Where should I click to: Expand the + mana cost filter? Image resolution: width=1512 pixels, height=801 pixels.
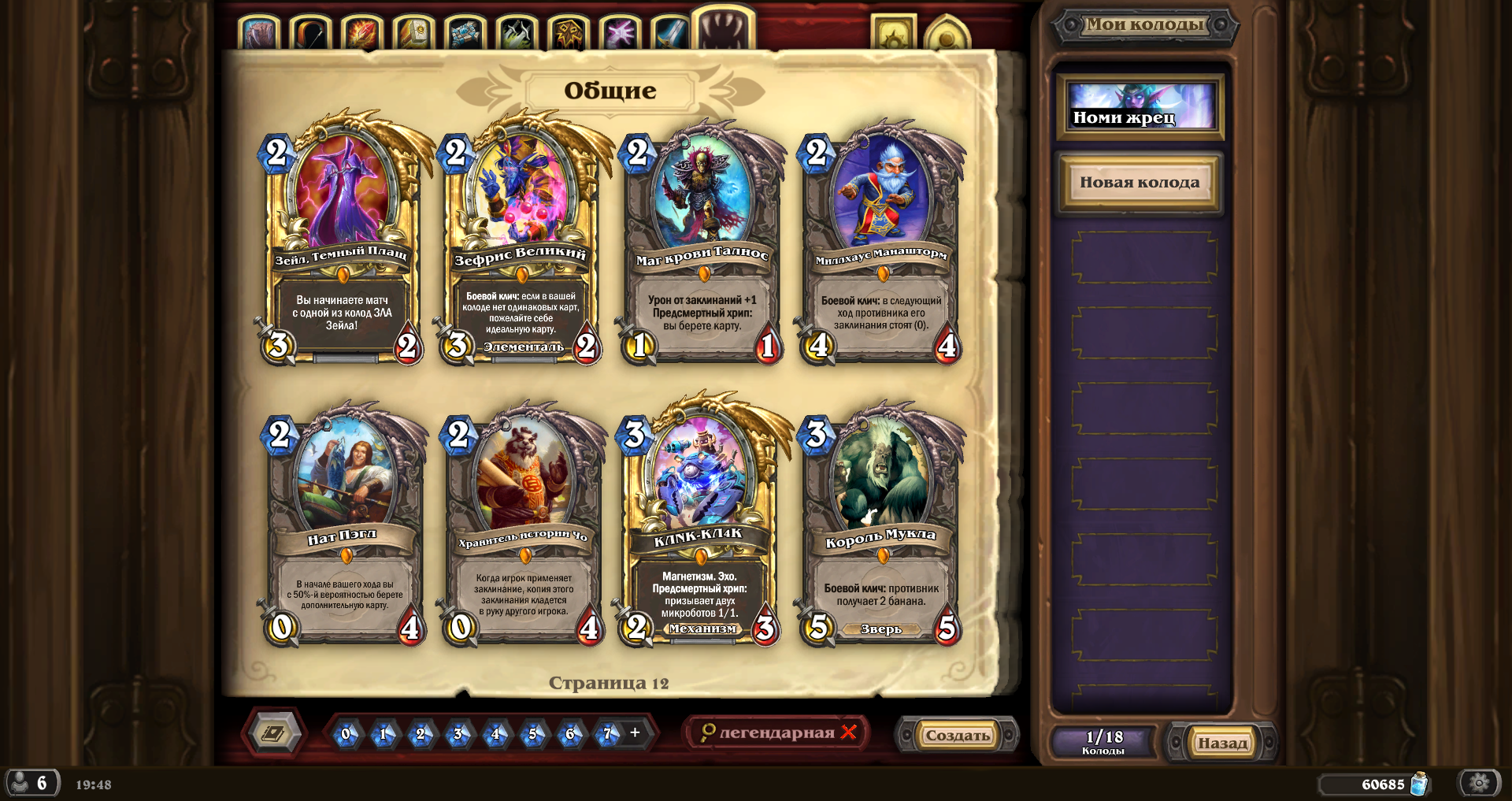pyautogui.click(x=634, y=733)
